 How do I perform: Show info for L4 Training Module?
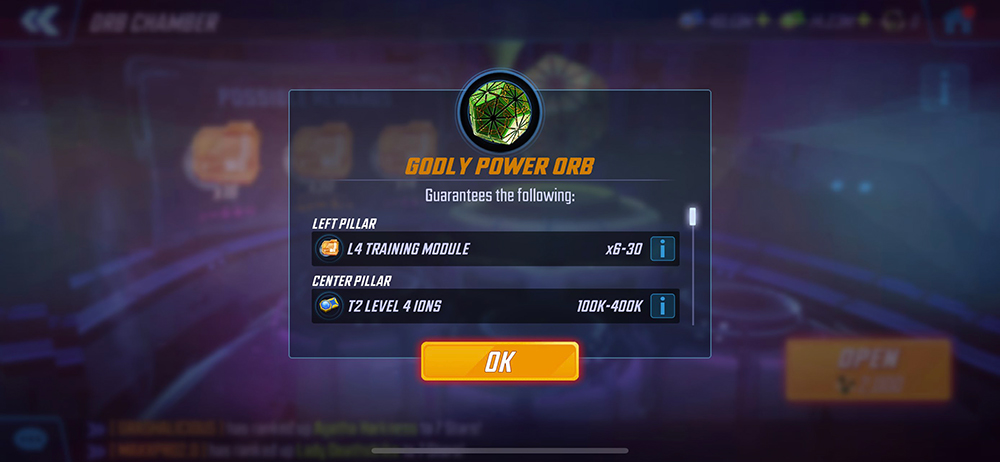coord(662,249)
